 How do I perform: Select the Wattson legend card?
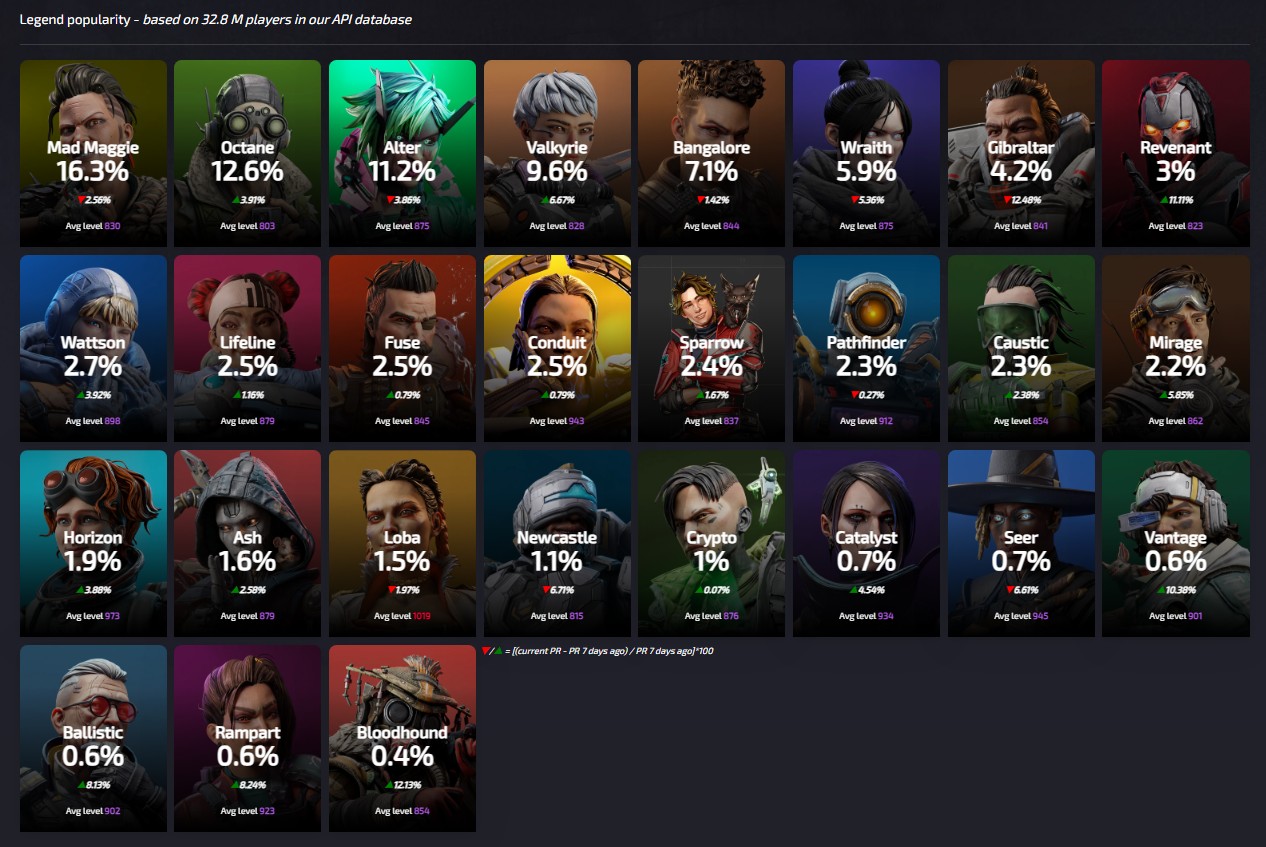pos(93,348)
